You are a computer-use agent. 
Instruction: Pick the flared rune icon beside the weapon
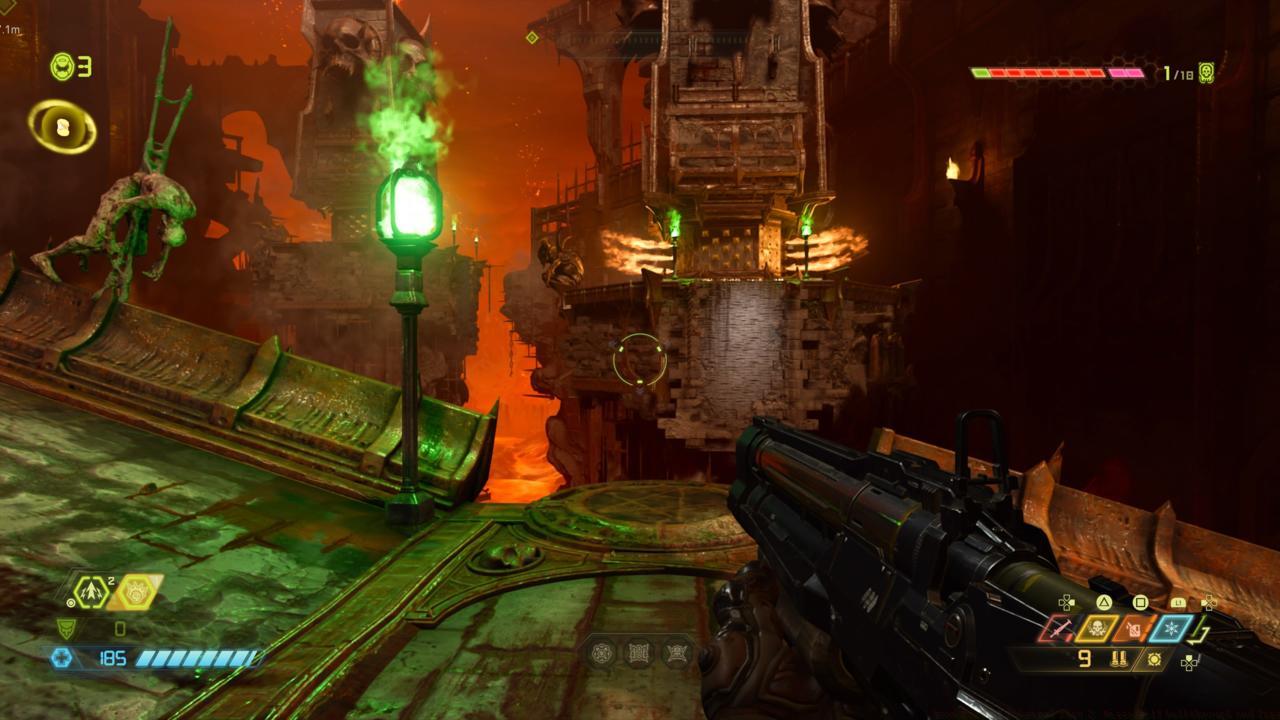pos(677,653)
